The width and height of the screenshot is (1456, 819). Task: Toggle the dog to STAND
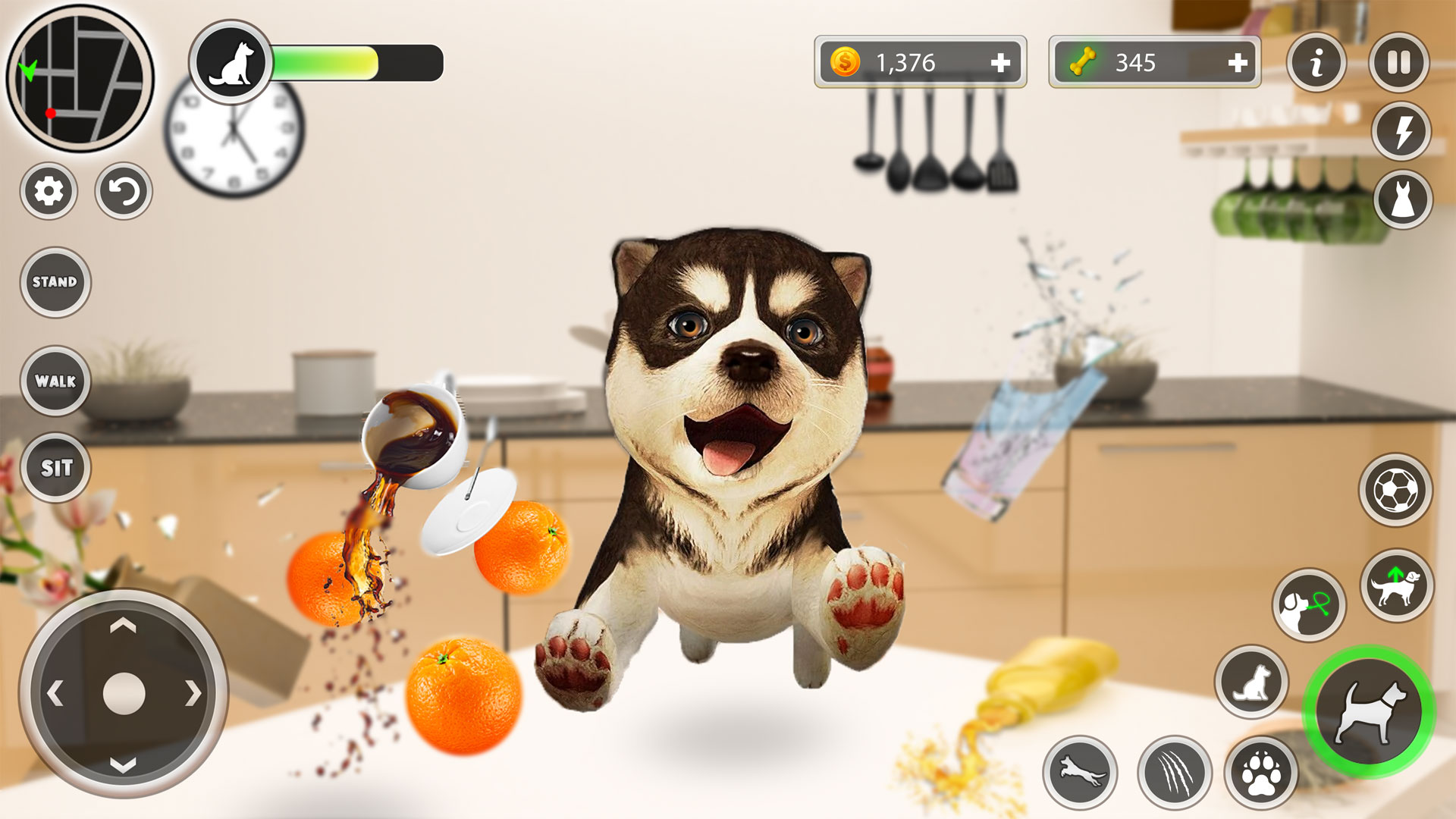(x=55, y=282)
